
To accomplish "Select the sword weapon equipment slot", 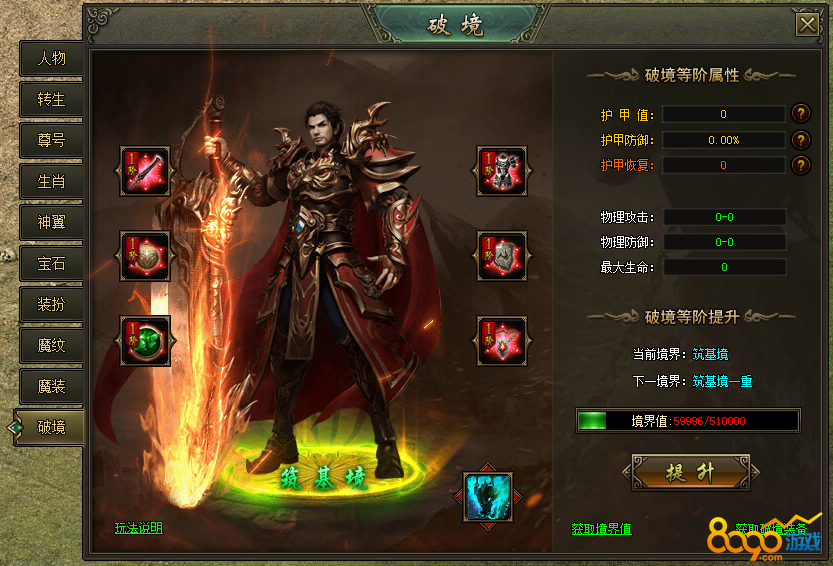I will (x=145, y=171).
